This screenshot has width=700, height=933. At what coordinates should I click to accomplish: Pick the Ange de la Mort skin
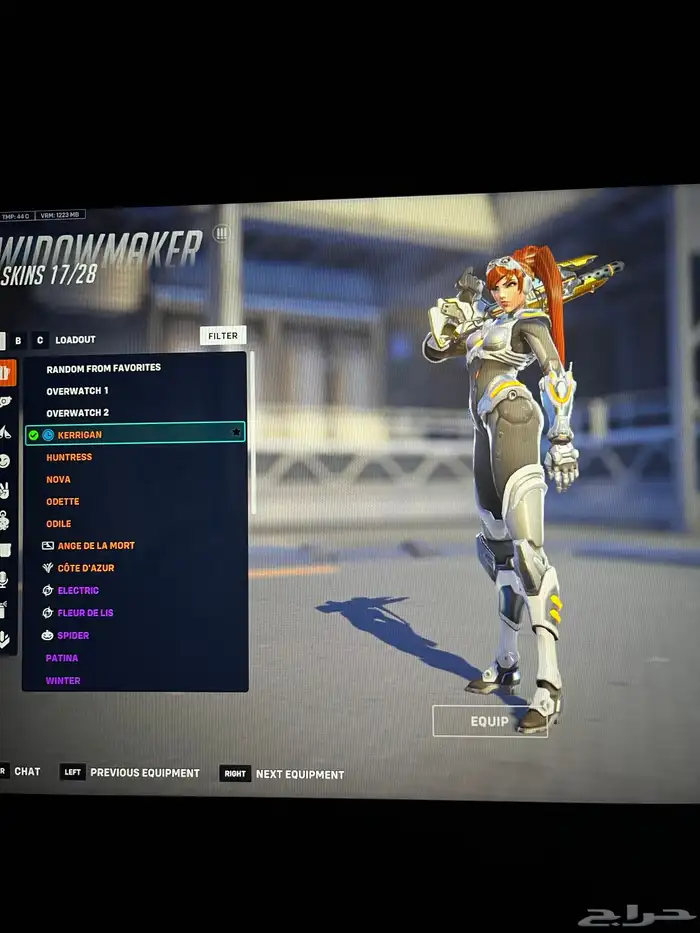(95, 545)
